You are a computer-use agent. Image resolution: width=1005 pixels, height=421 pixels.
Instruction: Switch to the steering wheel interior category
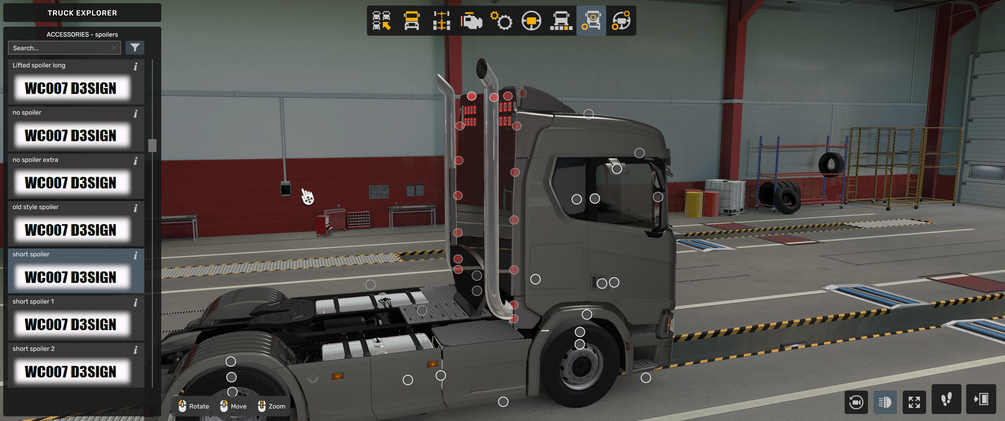click(531, 21)
